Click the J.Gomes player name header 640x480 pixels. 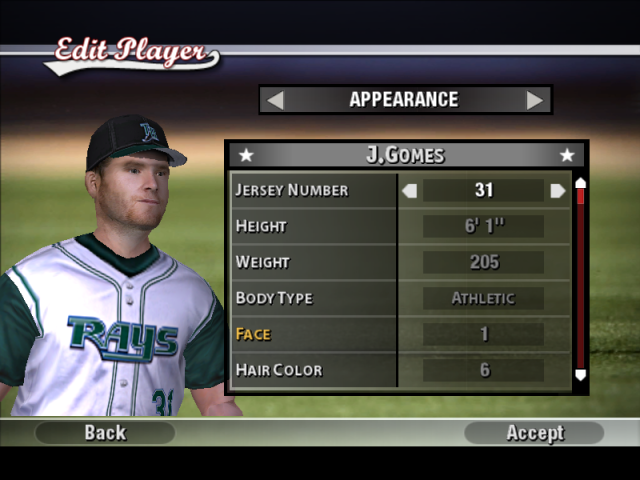tap(405, 155)
